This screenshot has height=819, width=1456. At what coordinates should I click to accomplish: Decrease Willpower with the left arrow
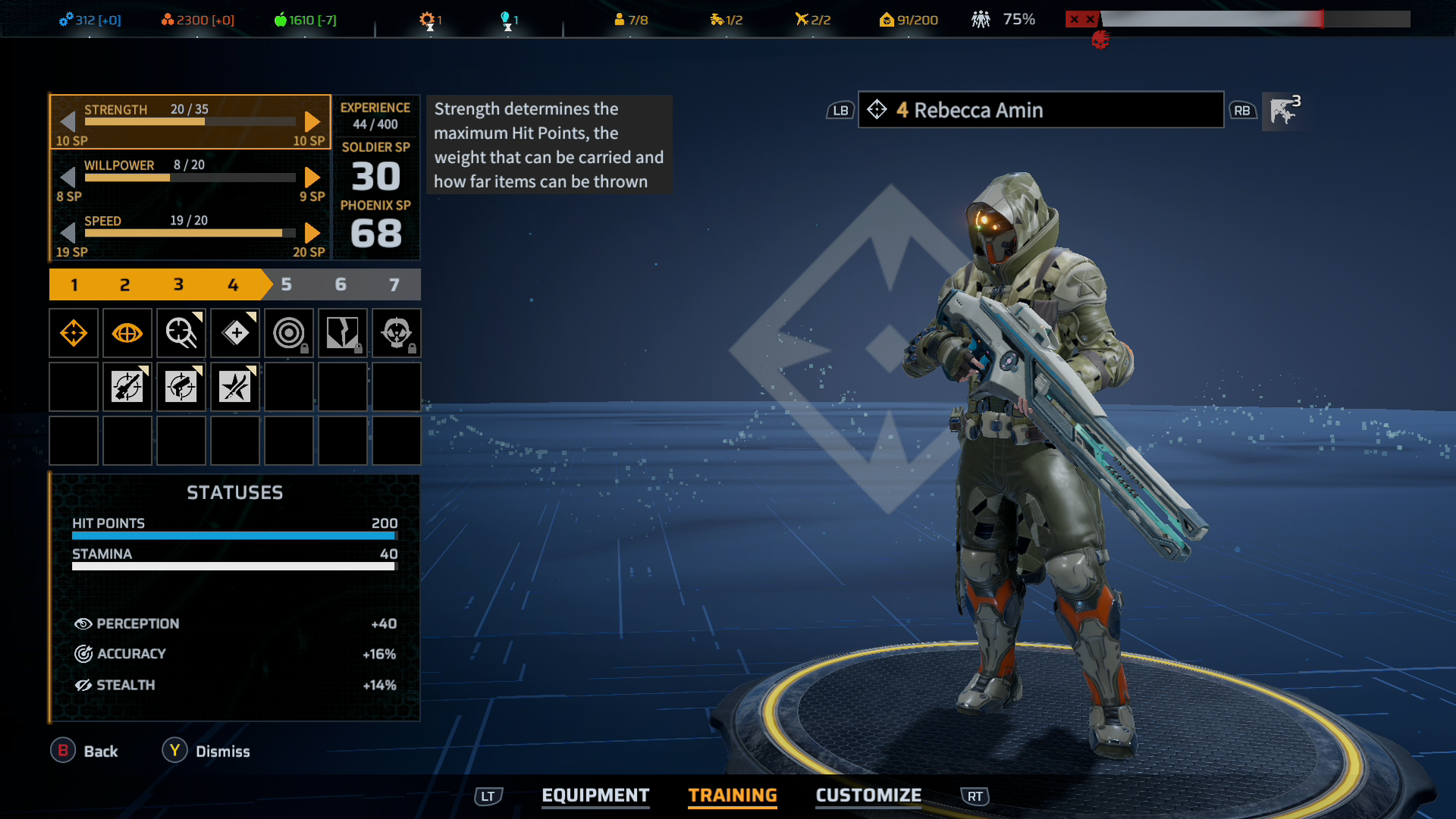click(x=68, y=177)
